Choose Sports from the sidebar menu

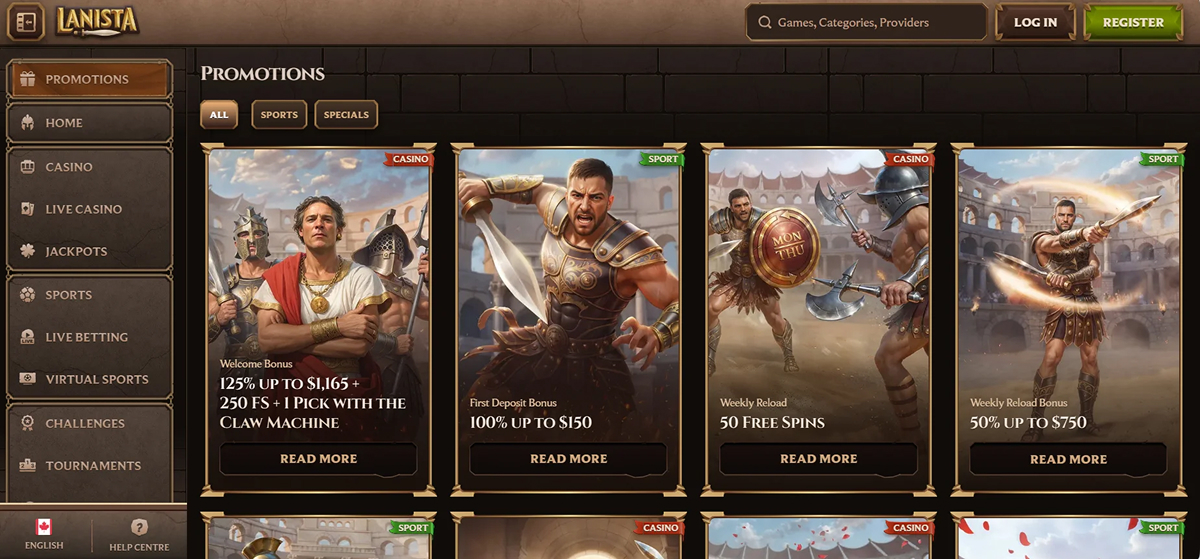pos(89,295)
